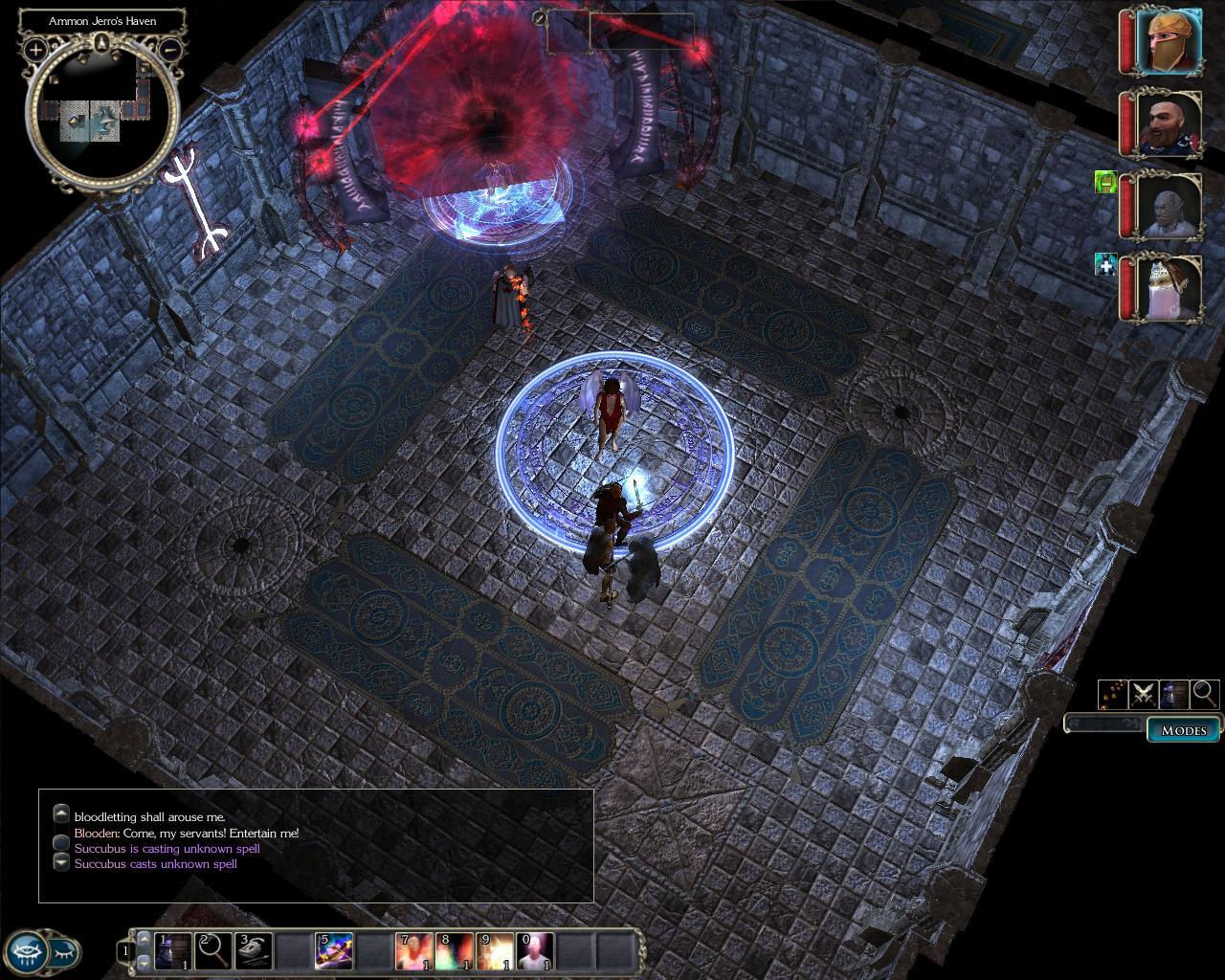The width and height of the screenshot is (1225, 980).
Task: Zoom in the minimap with plus button
Action: click(x=35, y=48)
